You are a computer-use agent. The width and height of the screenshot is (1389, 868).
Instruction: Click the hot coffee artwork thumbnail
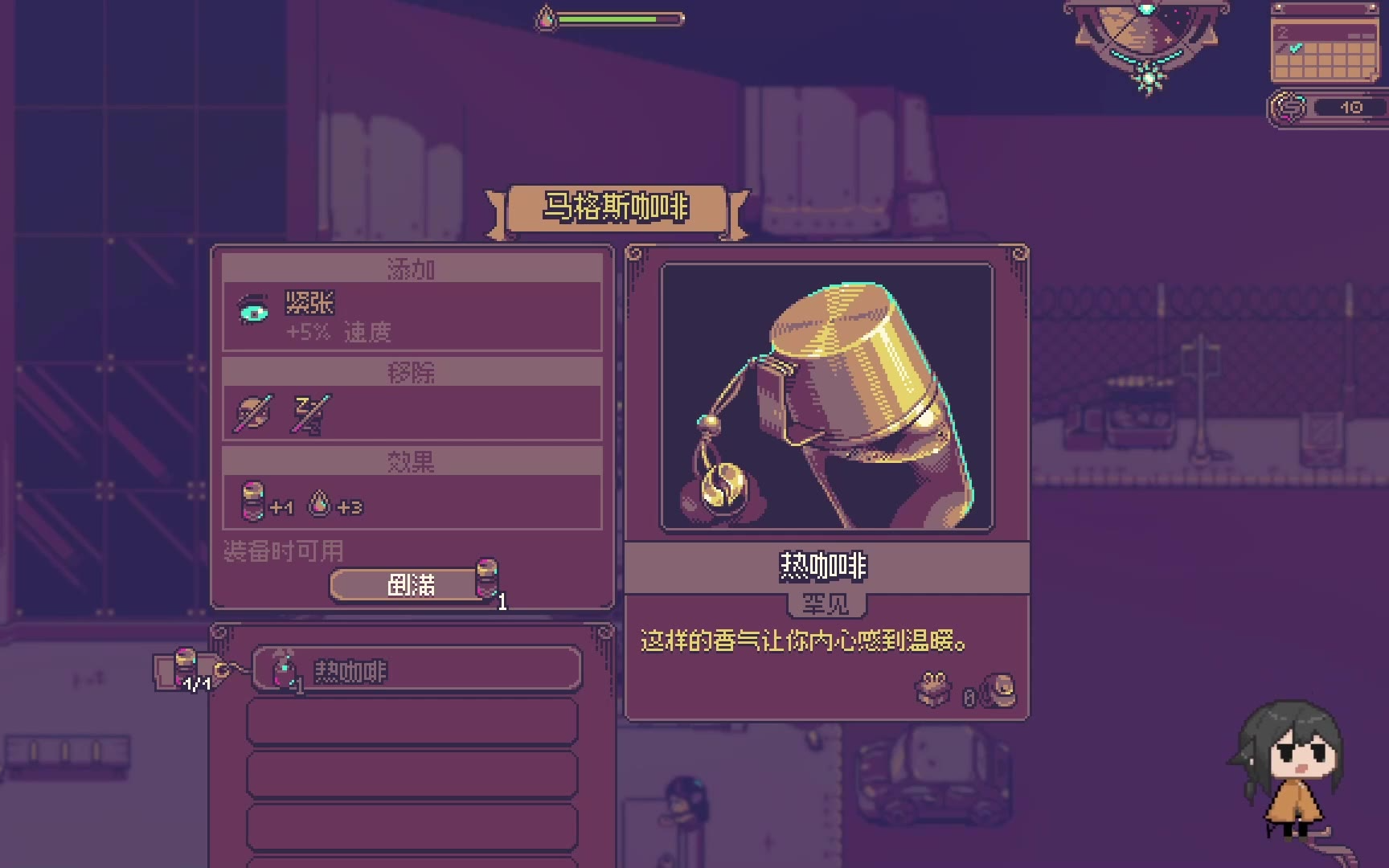click(826, 396)
